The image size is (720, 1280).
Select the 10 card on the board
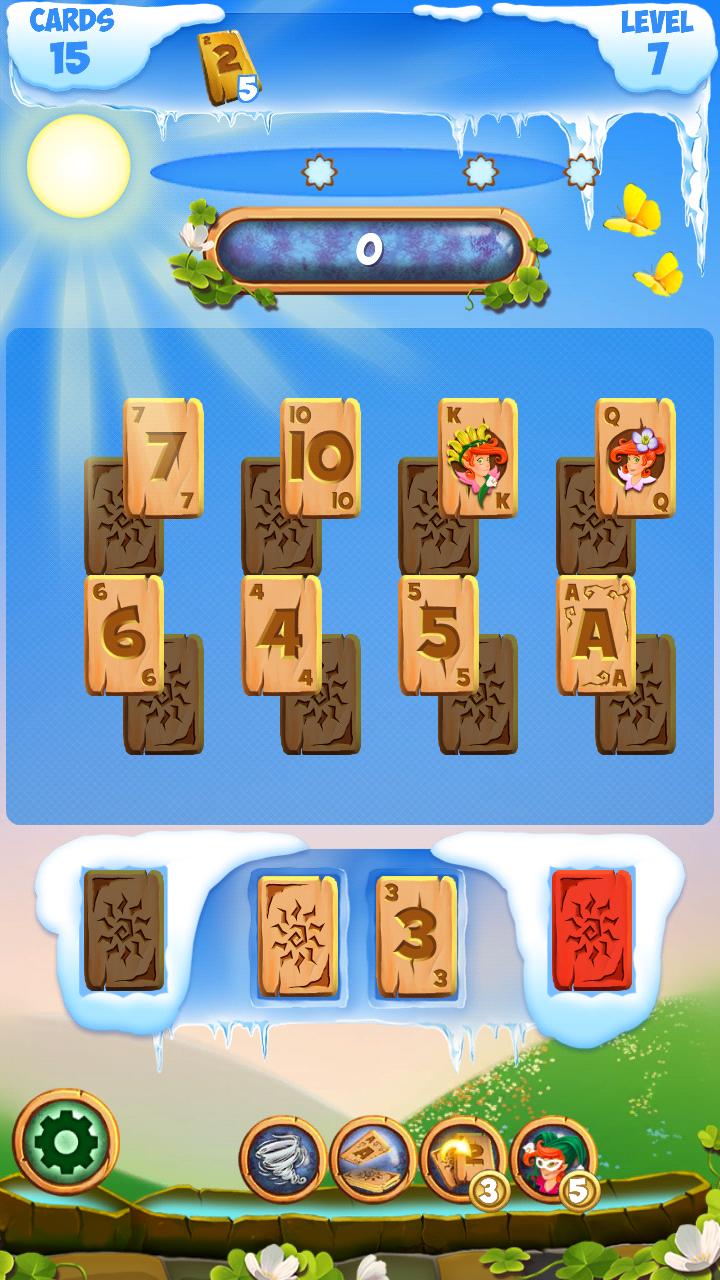pos(321,457)
